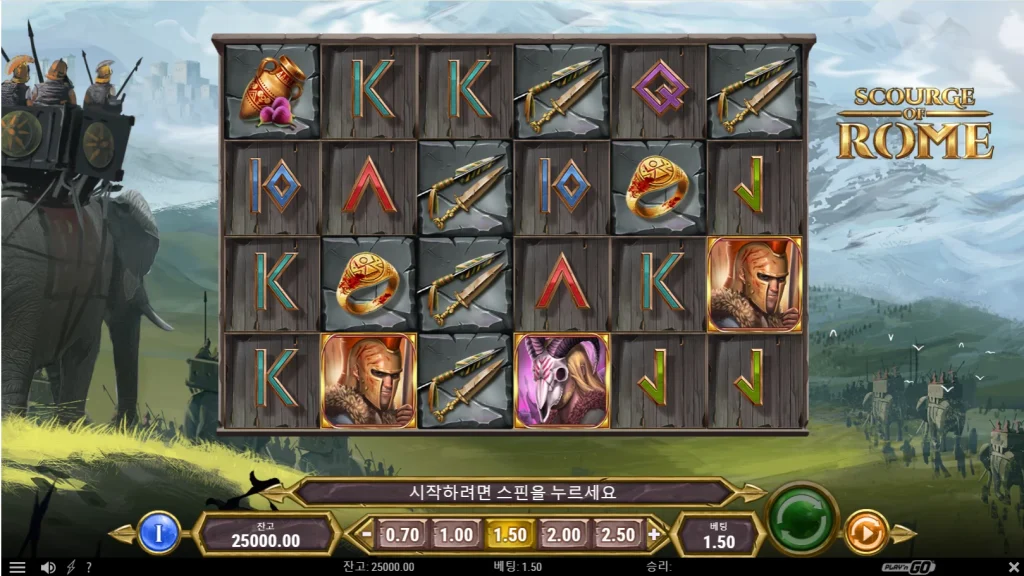This screenshot has height=576, width=1024.
Task: Select the highlighted 1.50 bet
Action: [x=510, y=534]
